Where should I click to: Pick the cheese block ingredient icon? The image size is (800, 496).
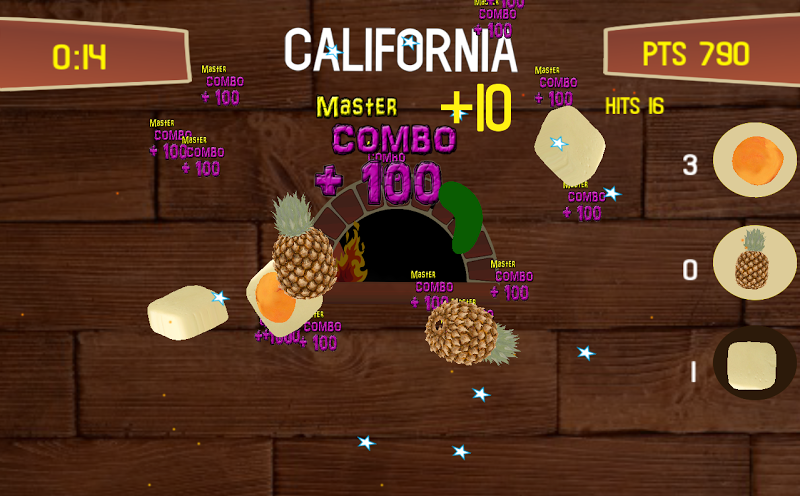tap(754, 365)
